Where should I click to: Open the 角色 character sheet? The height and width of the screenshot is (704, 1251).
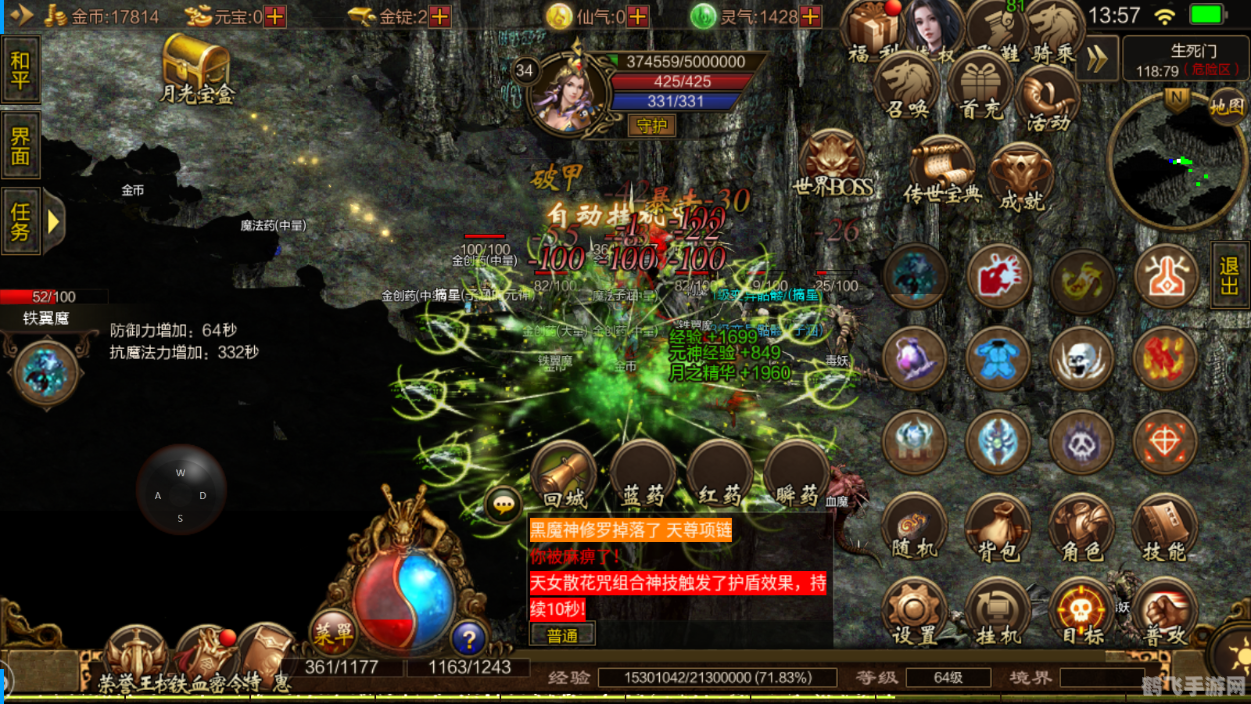point(1081,528)
